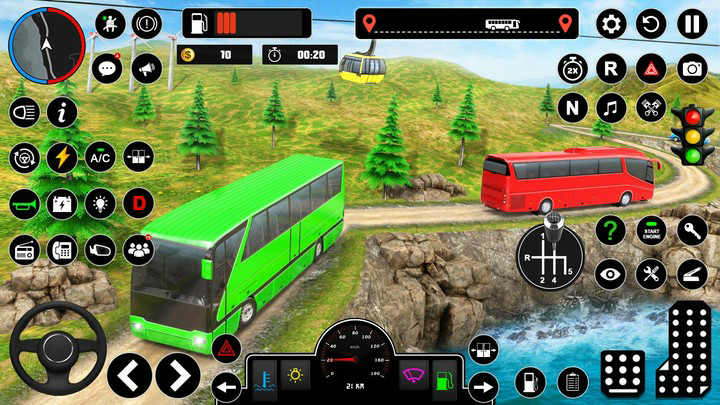Hit the brake pedal

(x=623, y=372)
